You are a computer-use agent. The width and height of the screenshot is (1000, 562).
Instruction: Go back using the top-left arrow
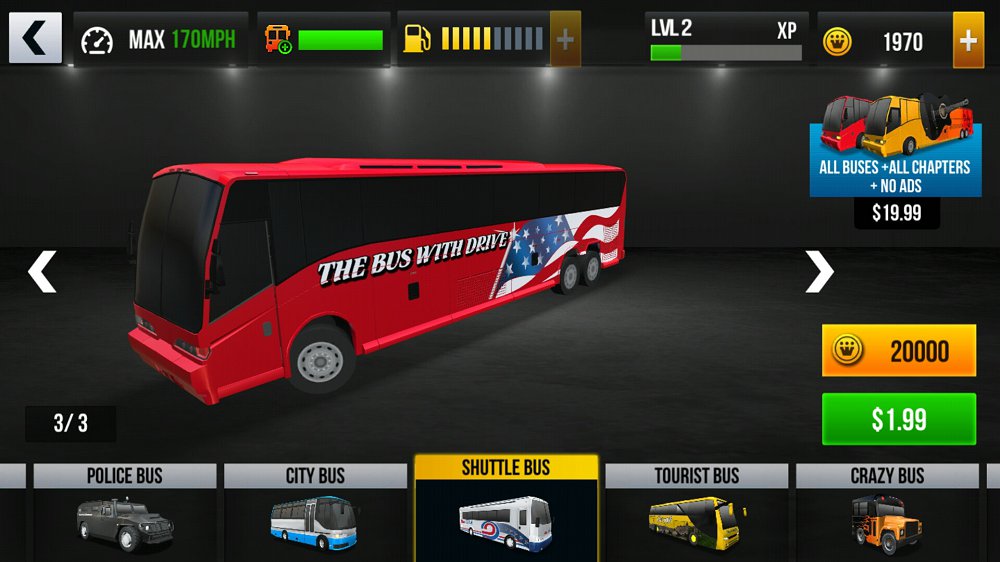pos(35,38)
